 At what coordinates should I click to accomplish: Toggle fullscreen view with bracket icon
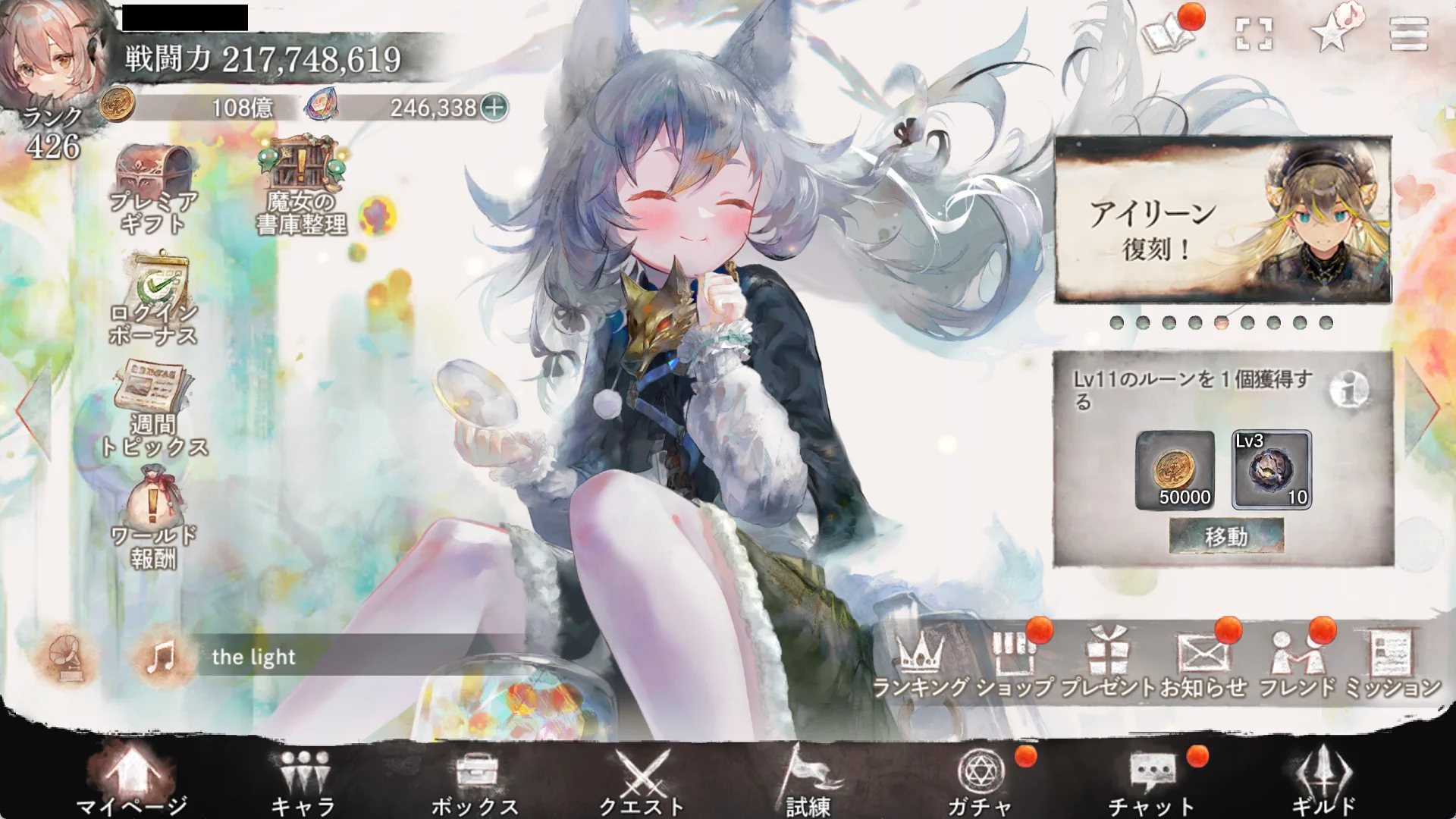[x=1254, y=34]
